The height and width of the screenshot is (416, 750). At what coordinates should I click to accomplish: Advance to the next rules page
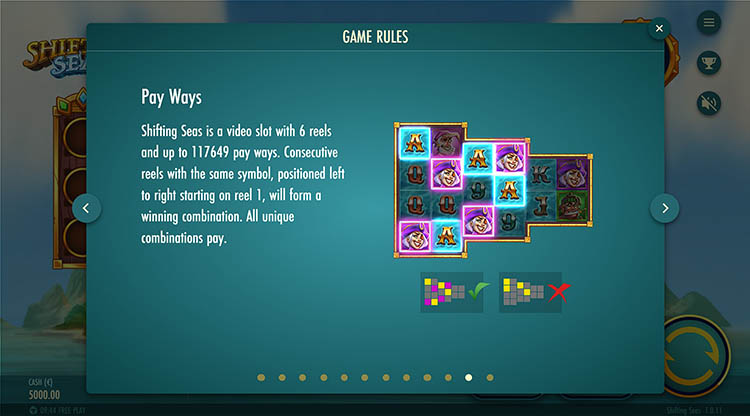point(665,208)
